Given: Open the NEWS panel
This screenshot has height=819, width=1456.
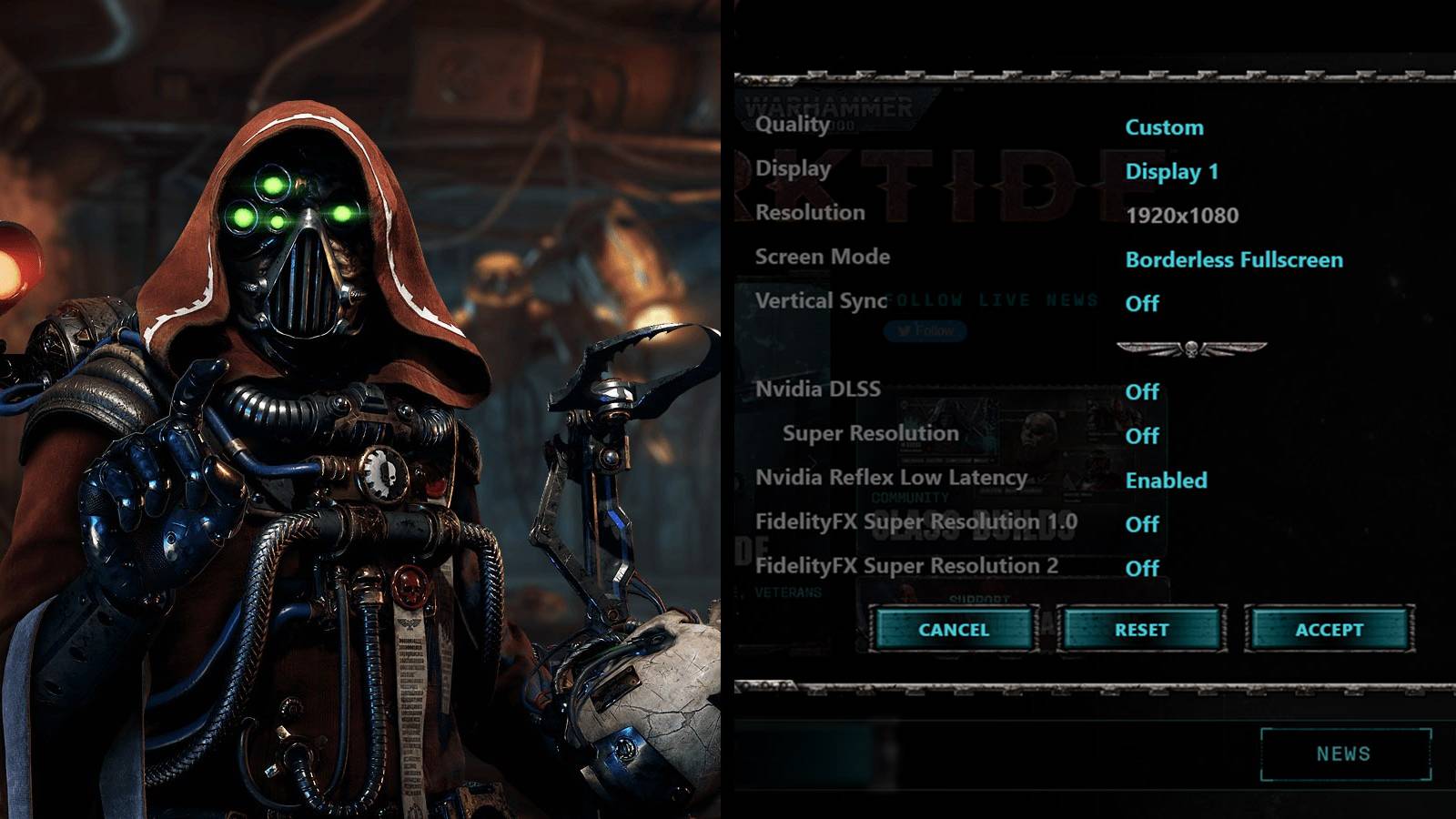Looking at the screenshot, I should point(1344,753).
